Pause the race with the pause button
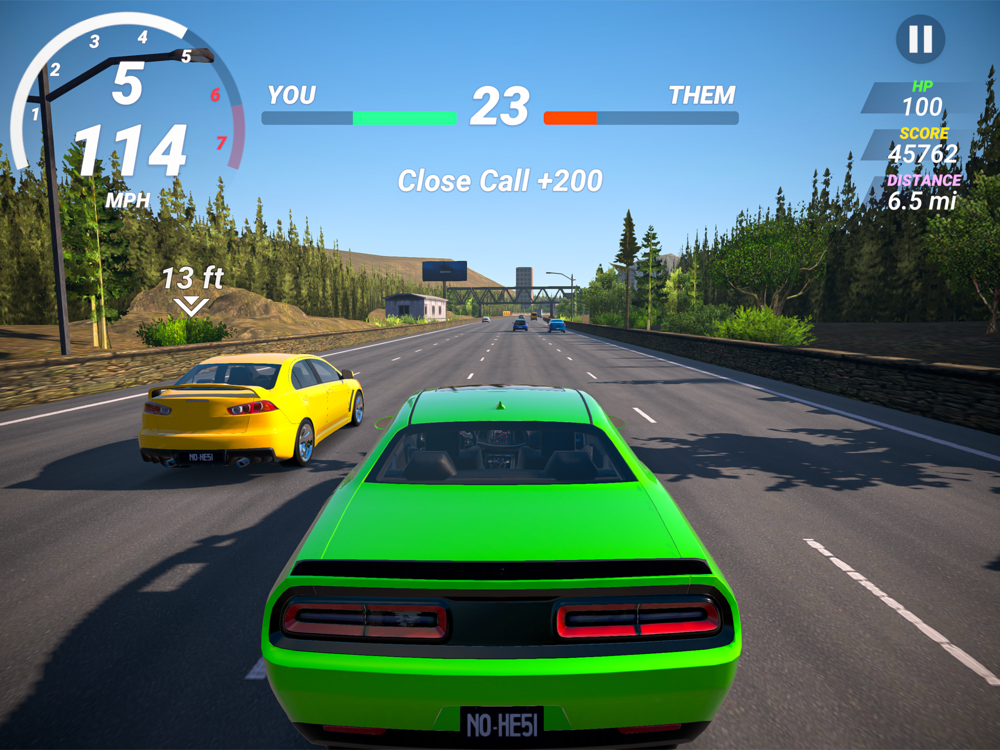Image resolution: width=1000 pixels, height=750 pixels. [x=920, y=40]
